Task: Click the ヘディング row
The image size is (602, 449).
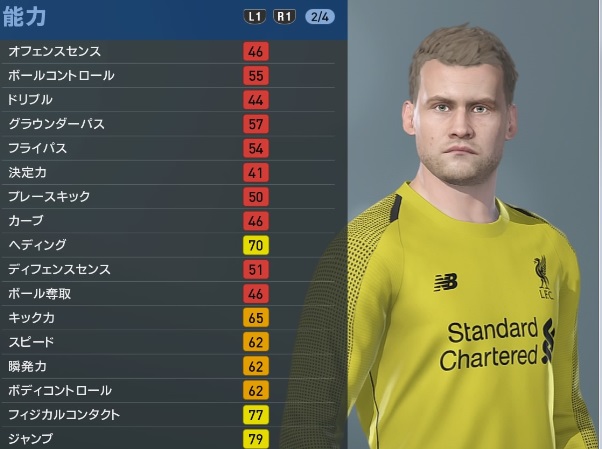Action: coord(170,245)
